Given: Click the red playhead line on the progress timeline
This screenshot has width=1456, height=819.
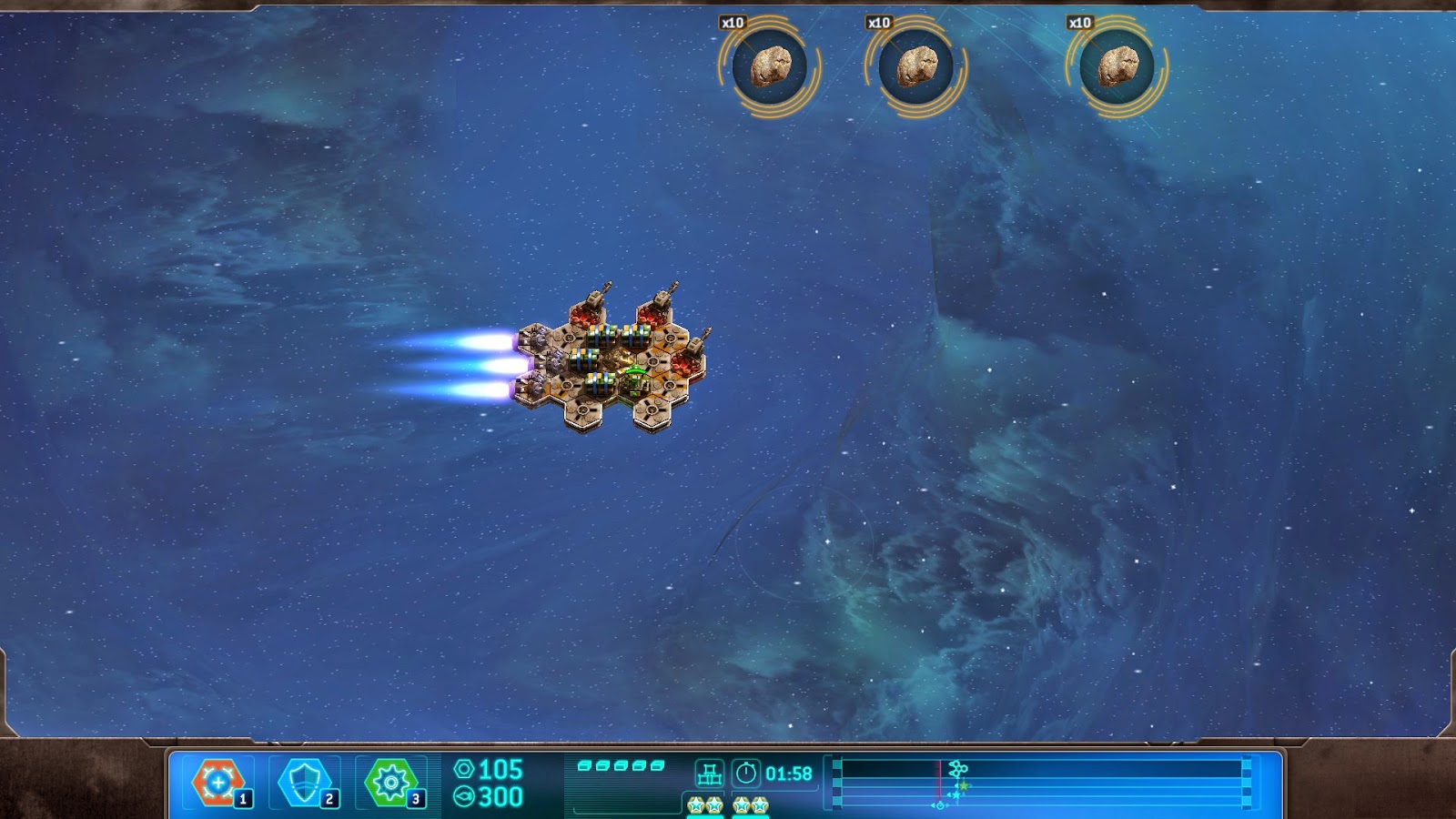Looking at the screenshot, I should pos(940,778).
